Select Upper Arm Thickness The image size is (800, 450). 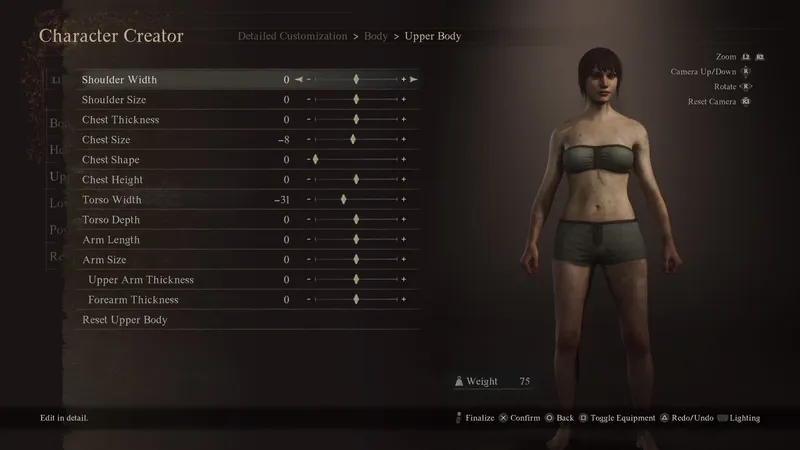pos(141,280)
